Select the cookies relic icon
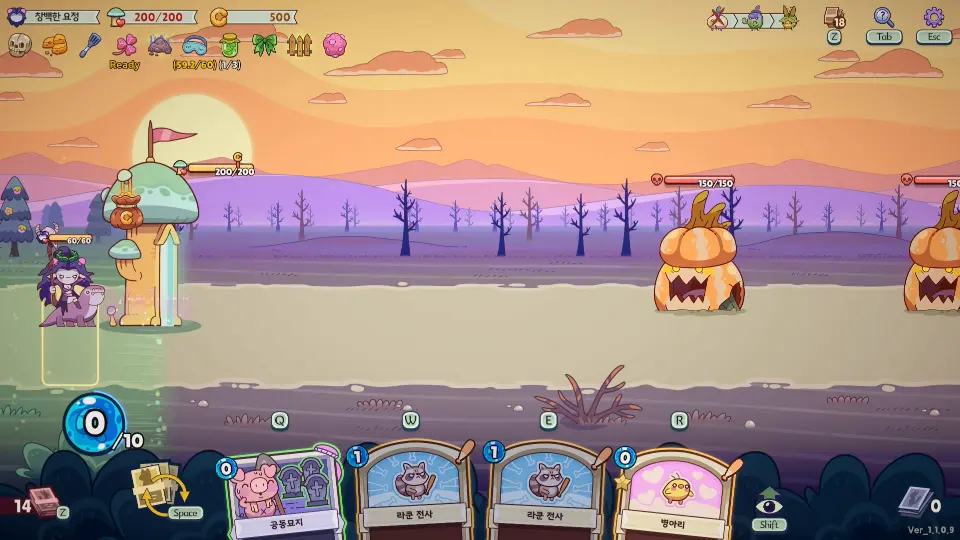 click(x=54, y=45)
